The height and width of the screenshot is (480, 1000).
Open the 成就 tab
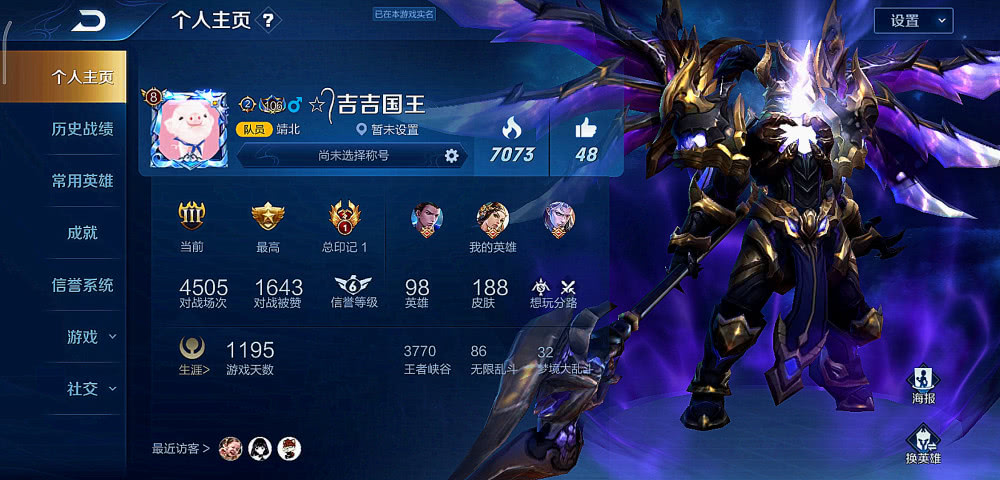click(x=82, y=233)
